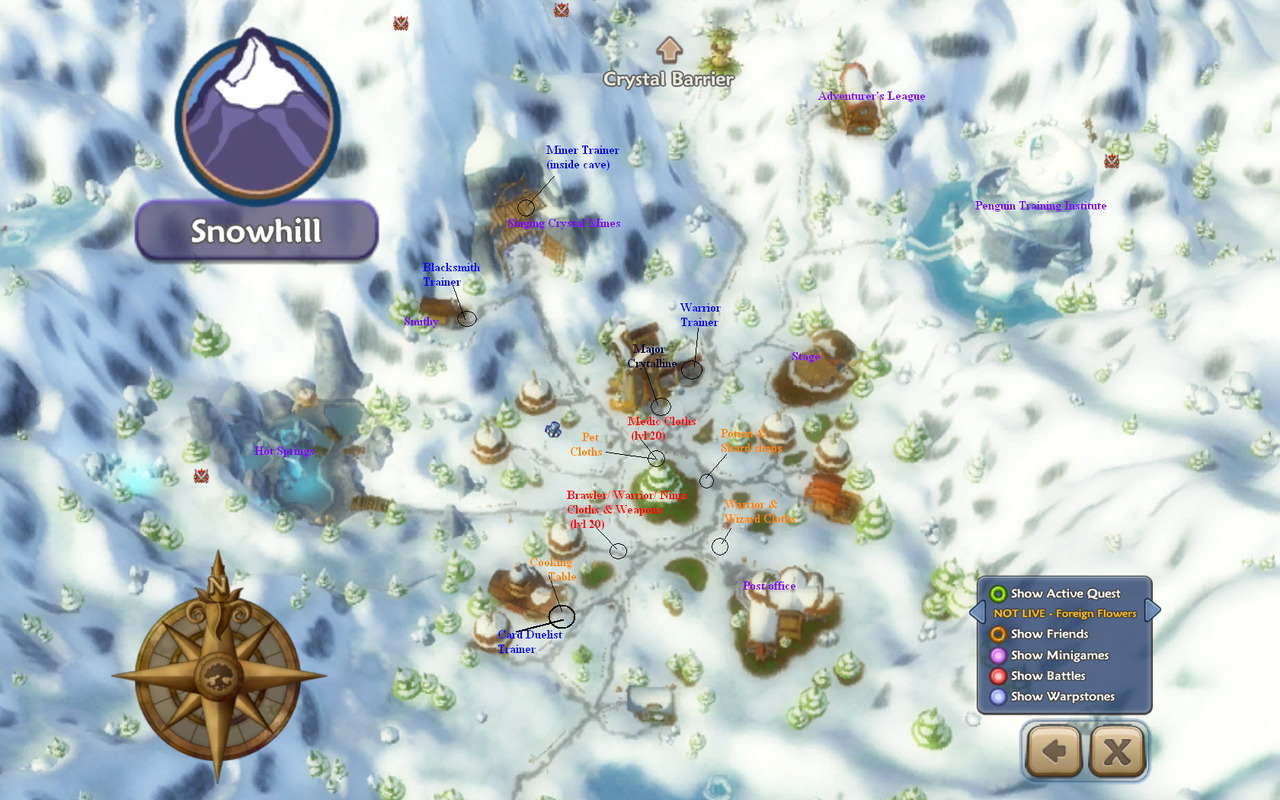This screenshot has height=800, width=1280.
Task: Select the Show Active Quest indicator icon
Action: (999, 593)
